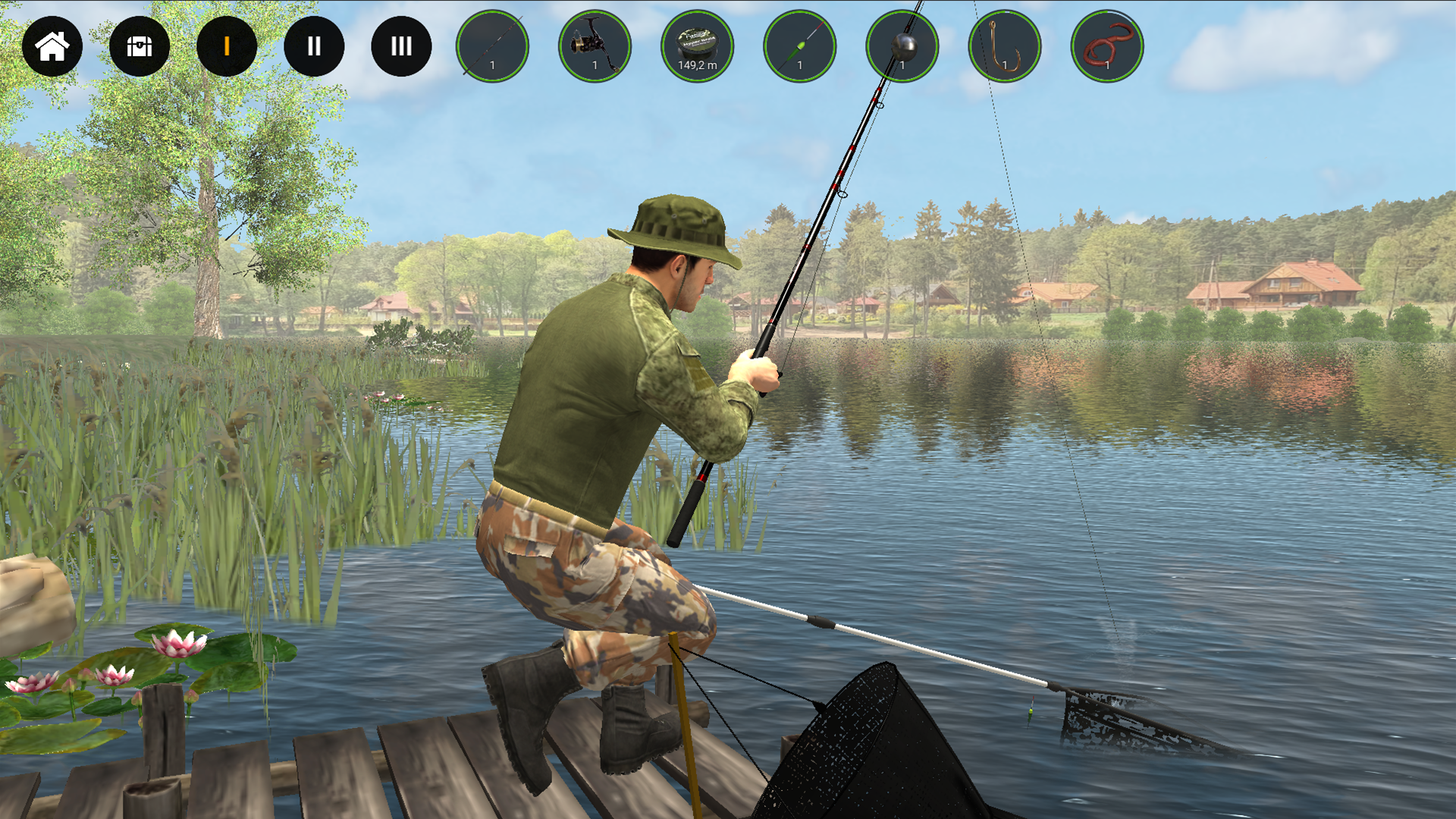Select the Hyper Braid line spool
The width and height of the screenshot is (1456, 819).
tap(697, 46)
